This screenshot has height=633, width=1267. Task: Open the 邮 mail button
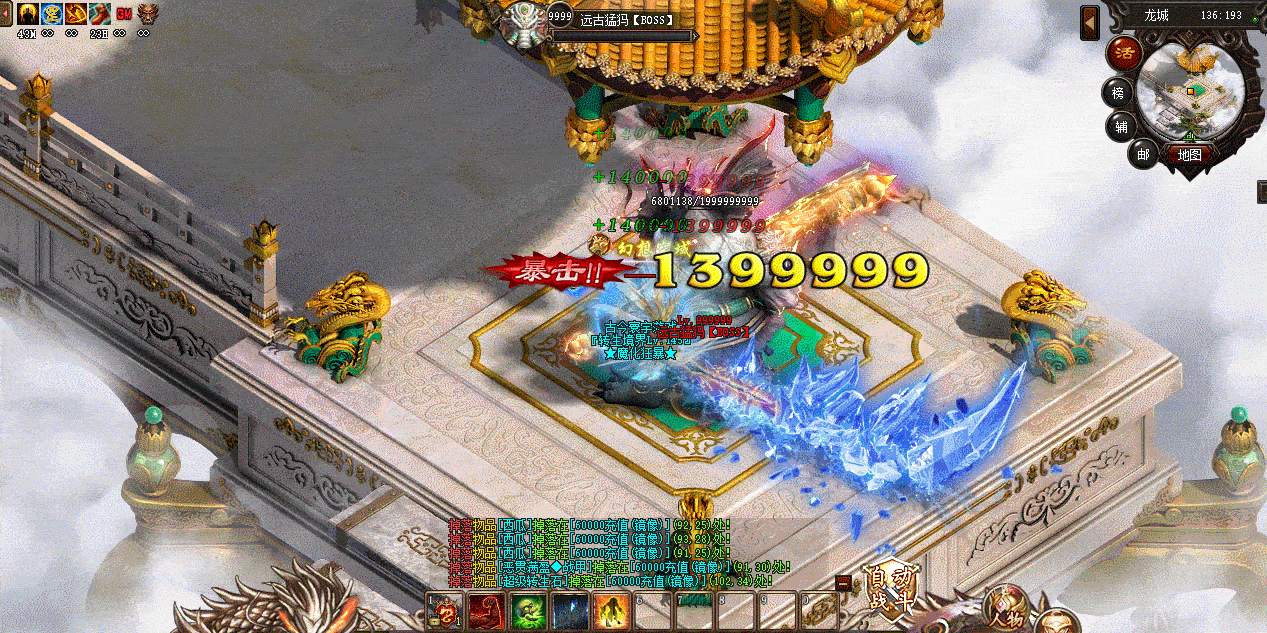click(1143, 153)
